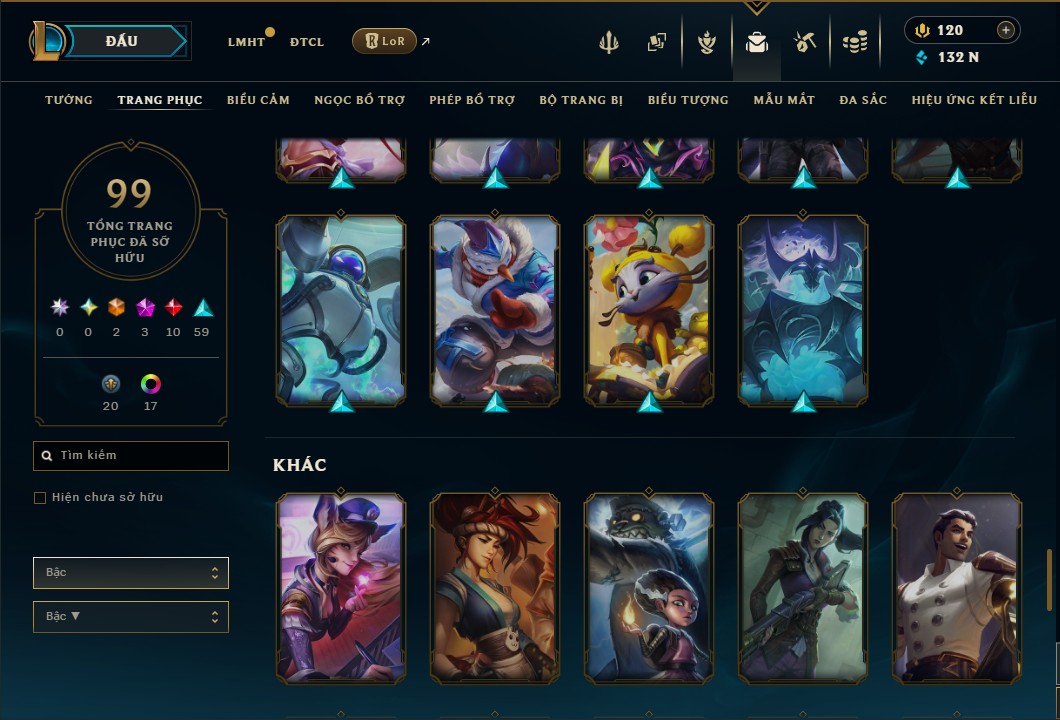Image resolution: width=1060 pixels, height=720 pixels.
Task: Open the LoR launcher link
Action: [x=384, y=41]
